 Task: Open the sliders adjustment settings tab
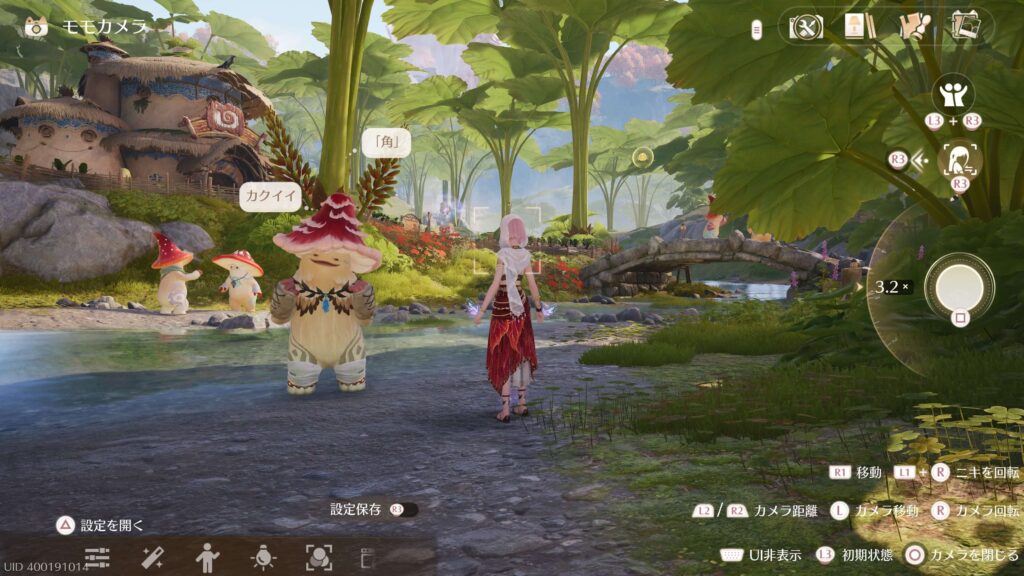point(97,557)
